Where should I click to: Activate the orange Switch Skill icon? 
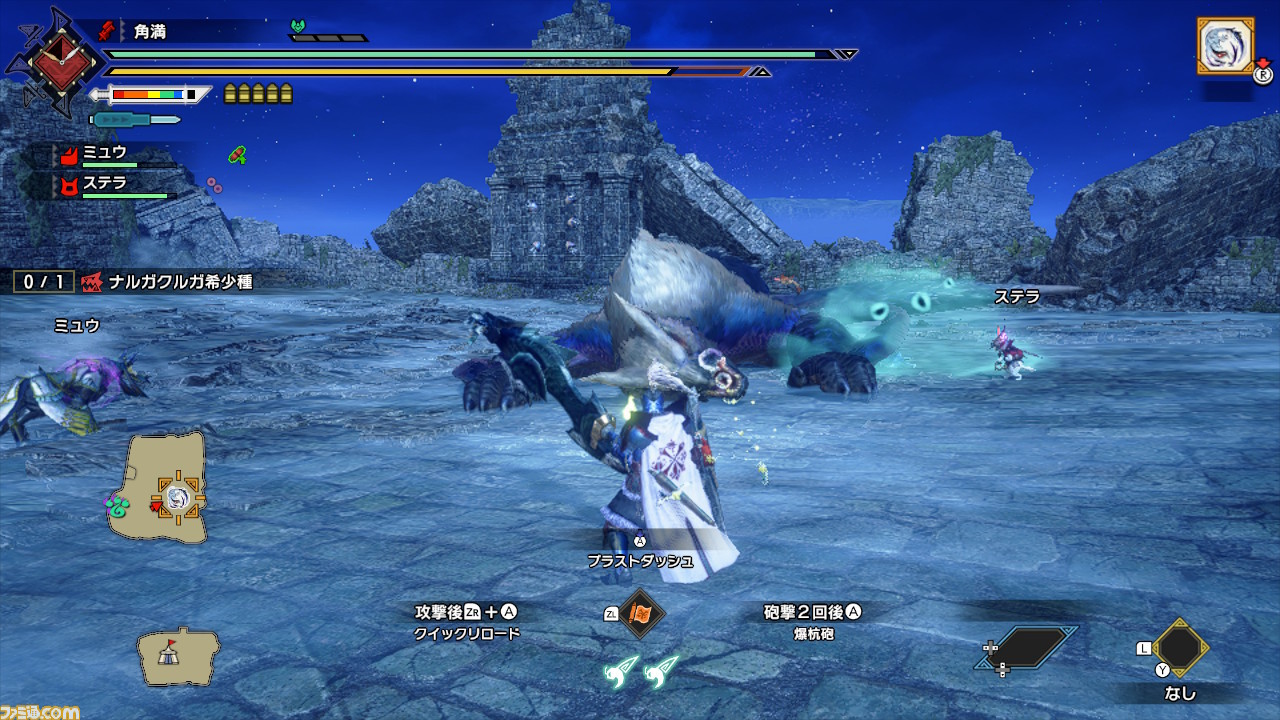point(640,614)
